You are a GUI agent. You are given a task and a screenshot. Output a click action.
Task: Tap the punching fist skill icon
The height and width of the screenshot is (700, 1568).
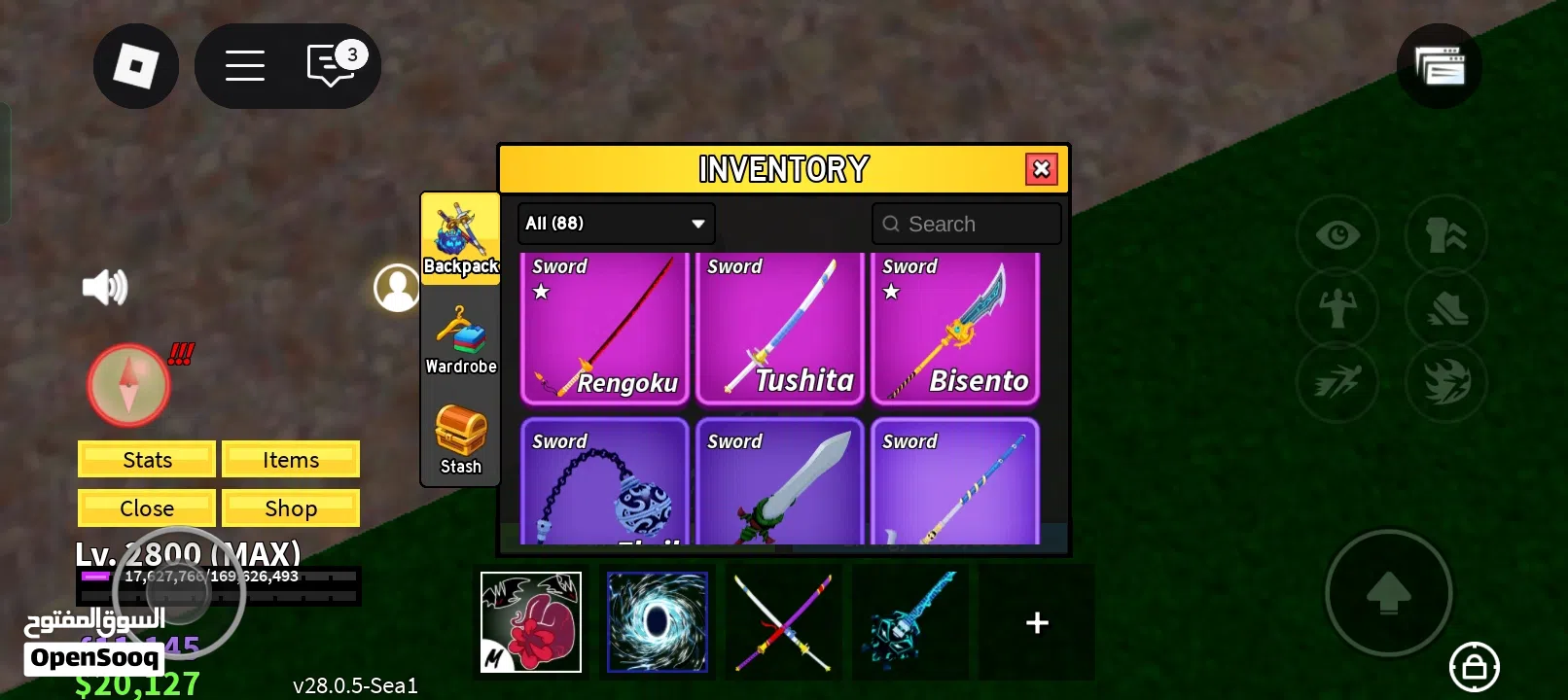1446,235
